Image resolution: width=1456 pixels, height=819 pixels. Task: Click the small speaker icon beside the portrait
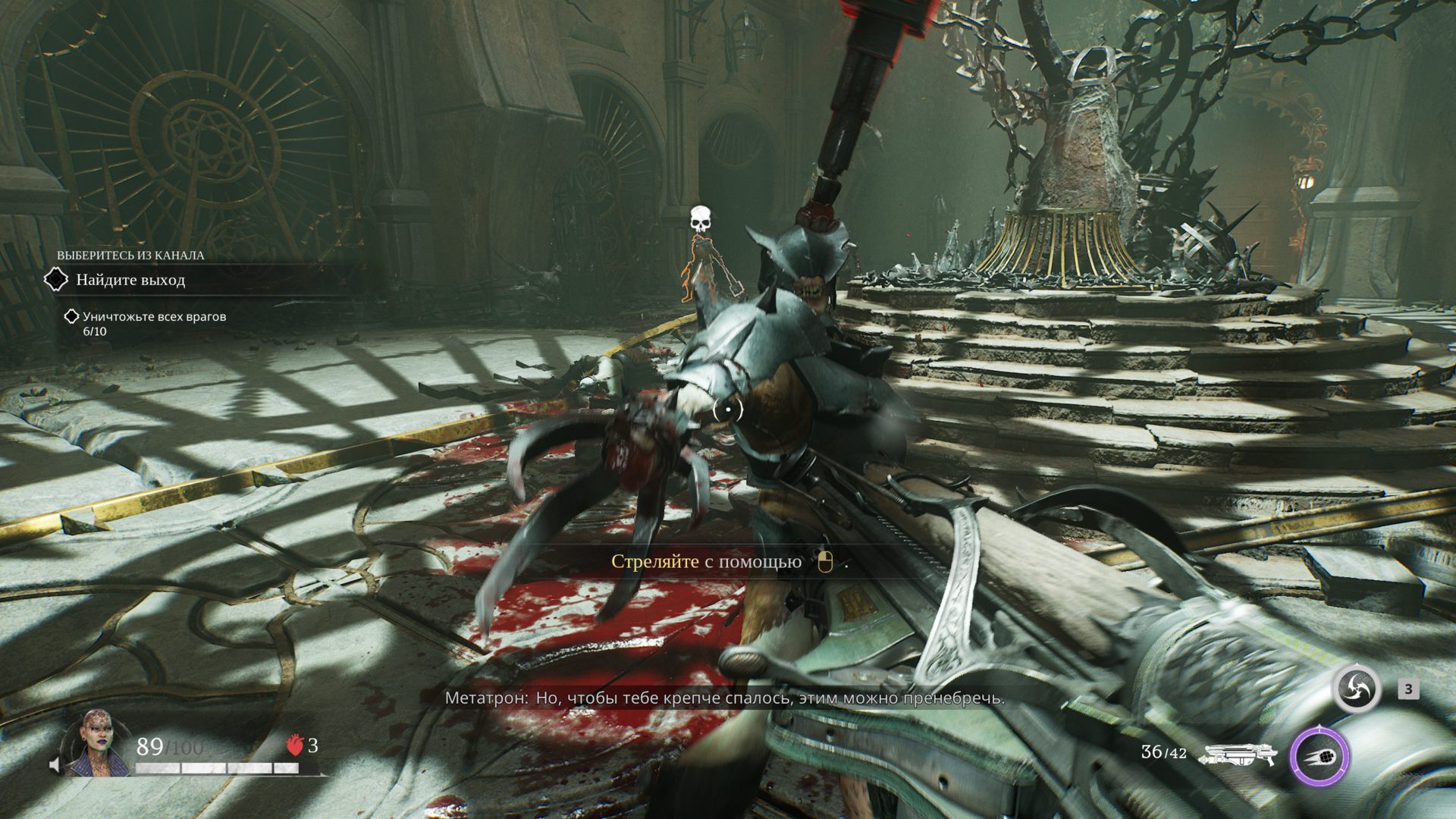click(x=55, y=764)
